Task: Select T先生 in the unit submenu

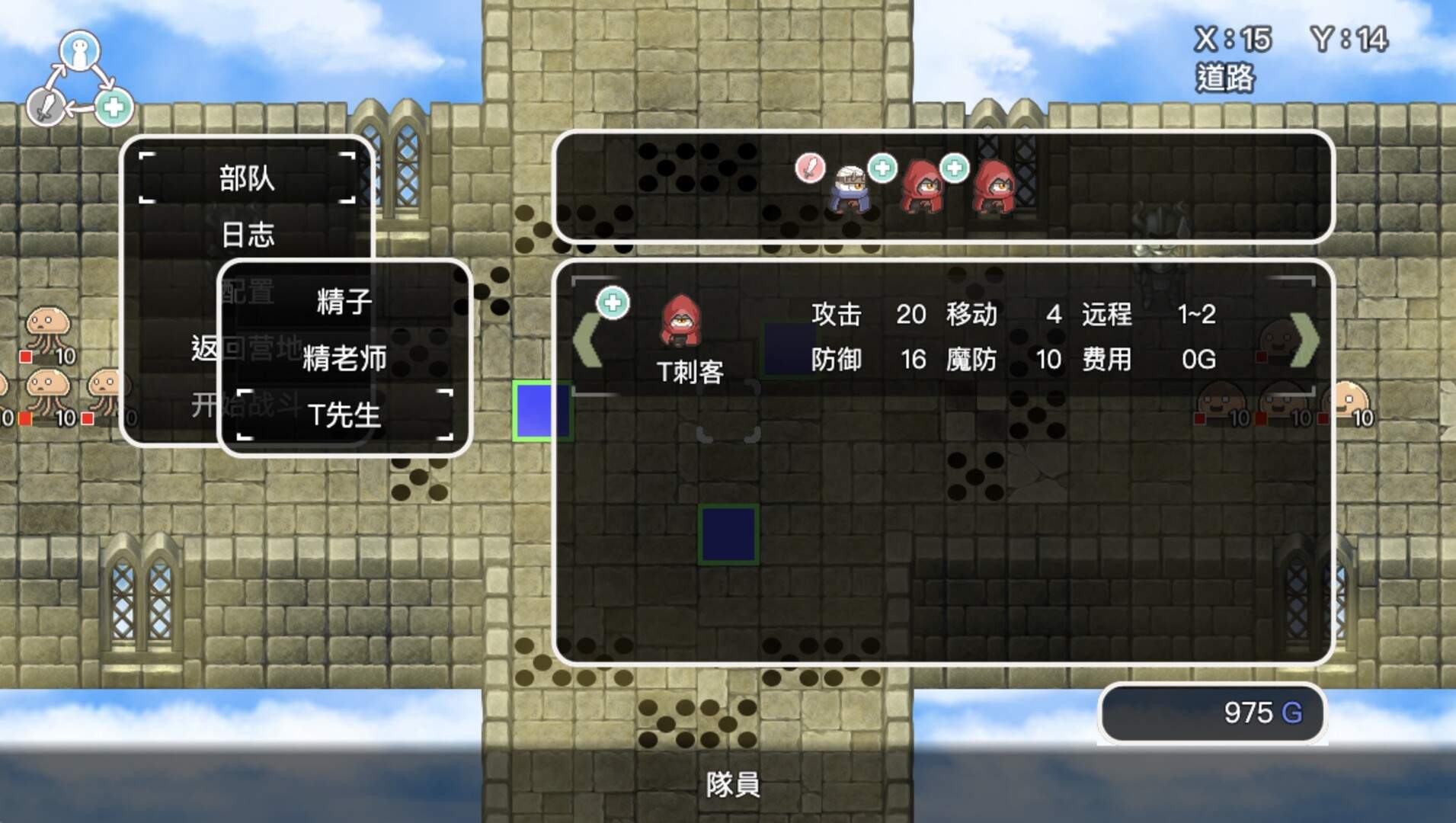Action: [x=344, y=415]
